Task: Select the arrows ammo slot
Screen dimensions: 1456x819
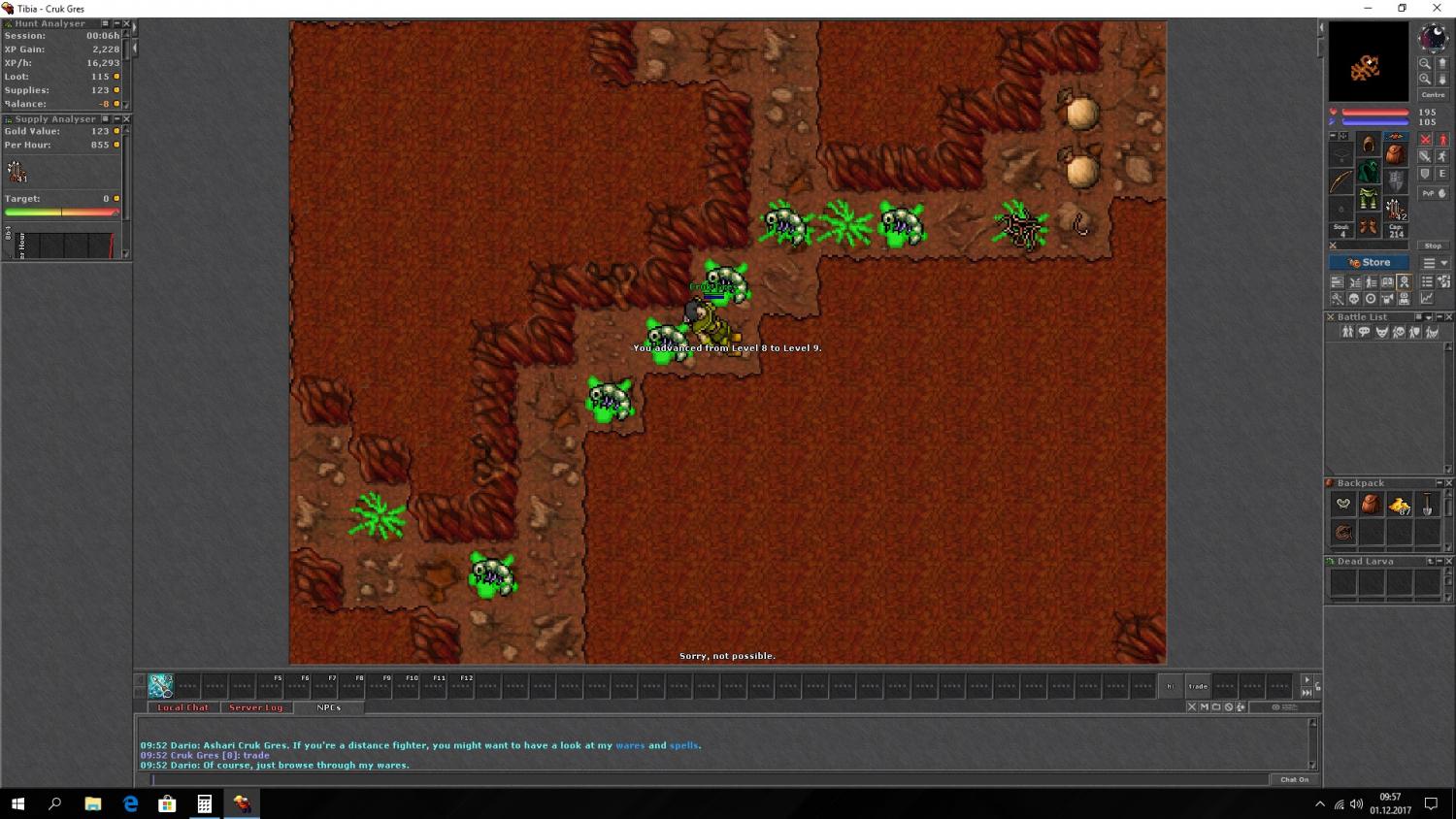Action: 1396,208
